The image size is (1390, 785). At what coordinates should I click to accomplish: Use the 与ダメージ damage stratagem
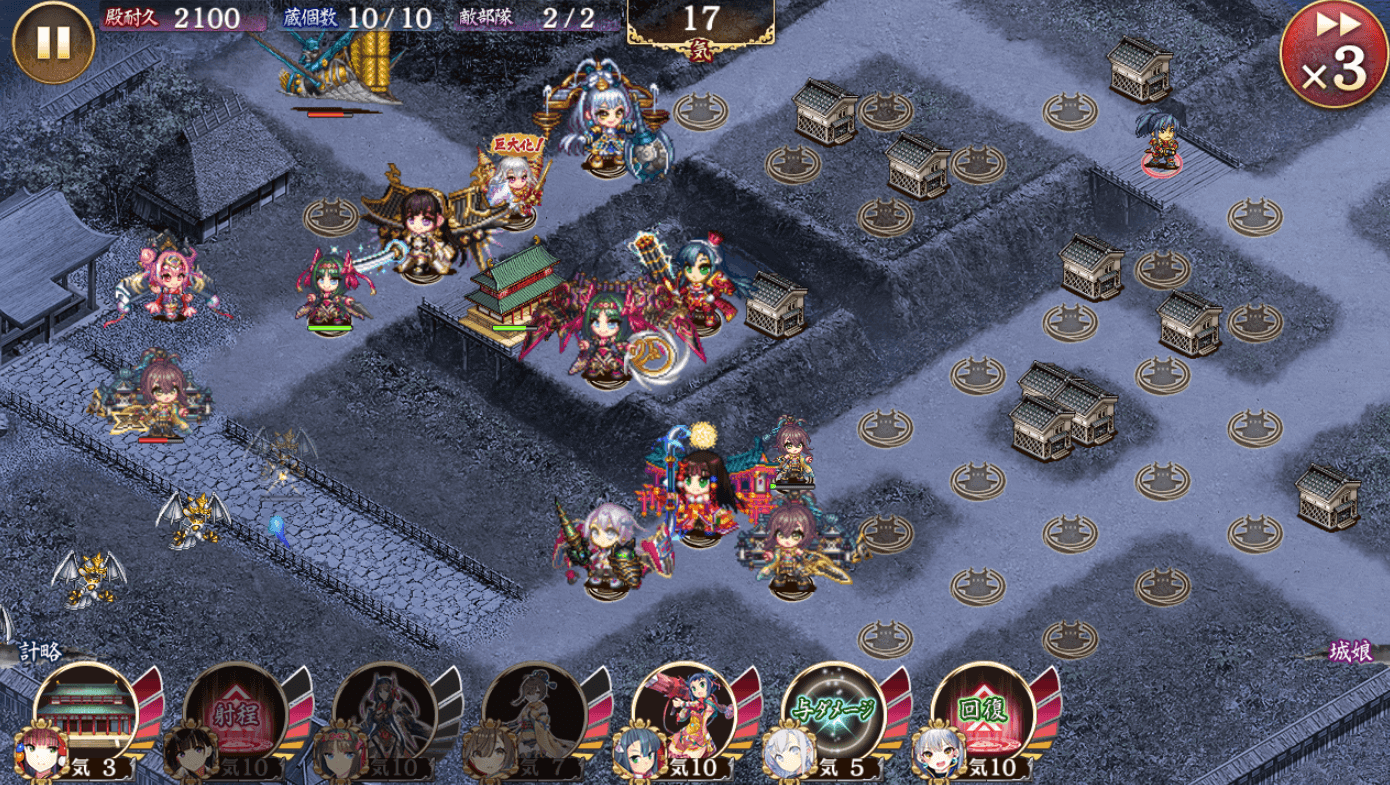pyautogui.click(x=834, y=712)
